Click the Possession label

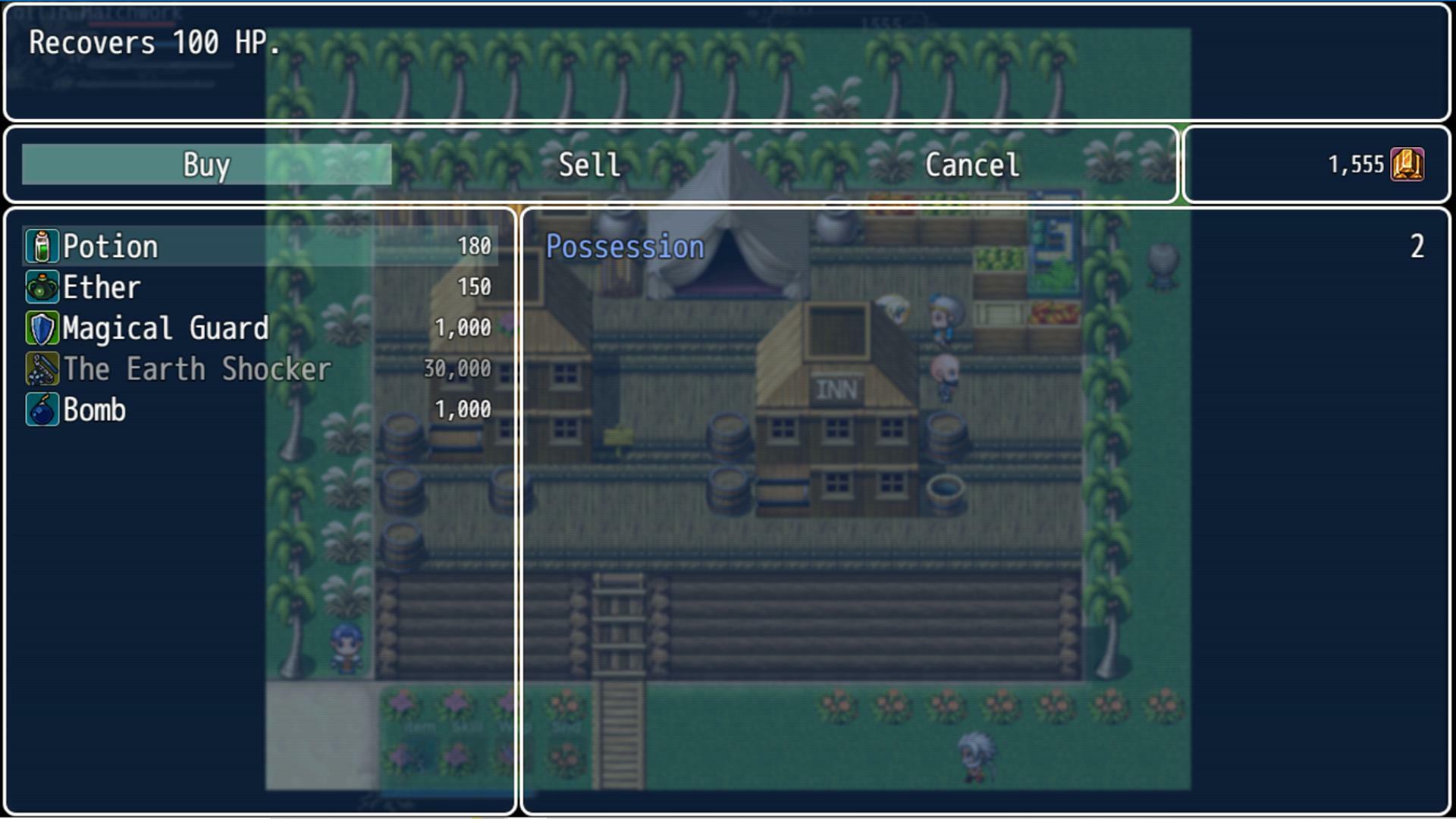tap(623, 246)
